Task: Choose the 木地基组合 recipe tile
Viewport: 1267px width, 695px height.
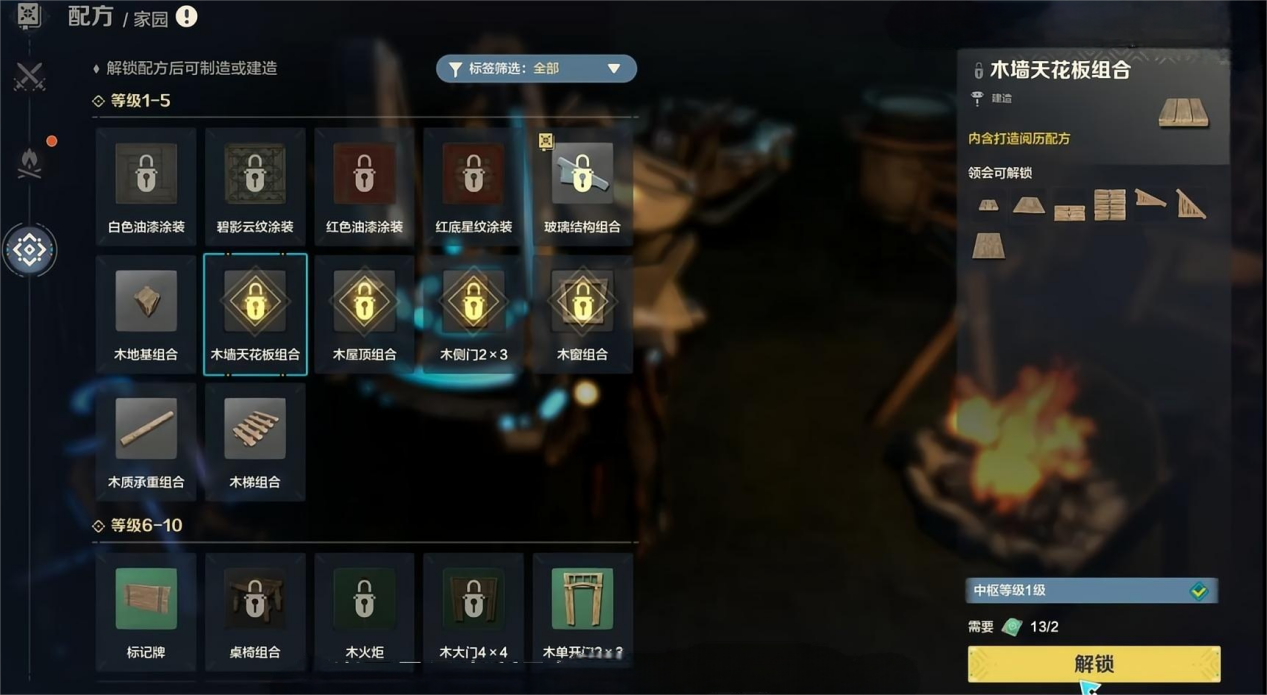Action: tap(146, 313)
